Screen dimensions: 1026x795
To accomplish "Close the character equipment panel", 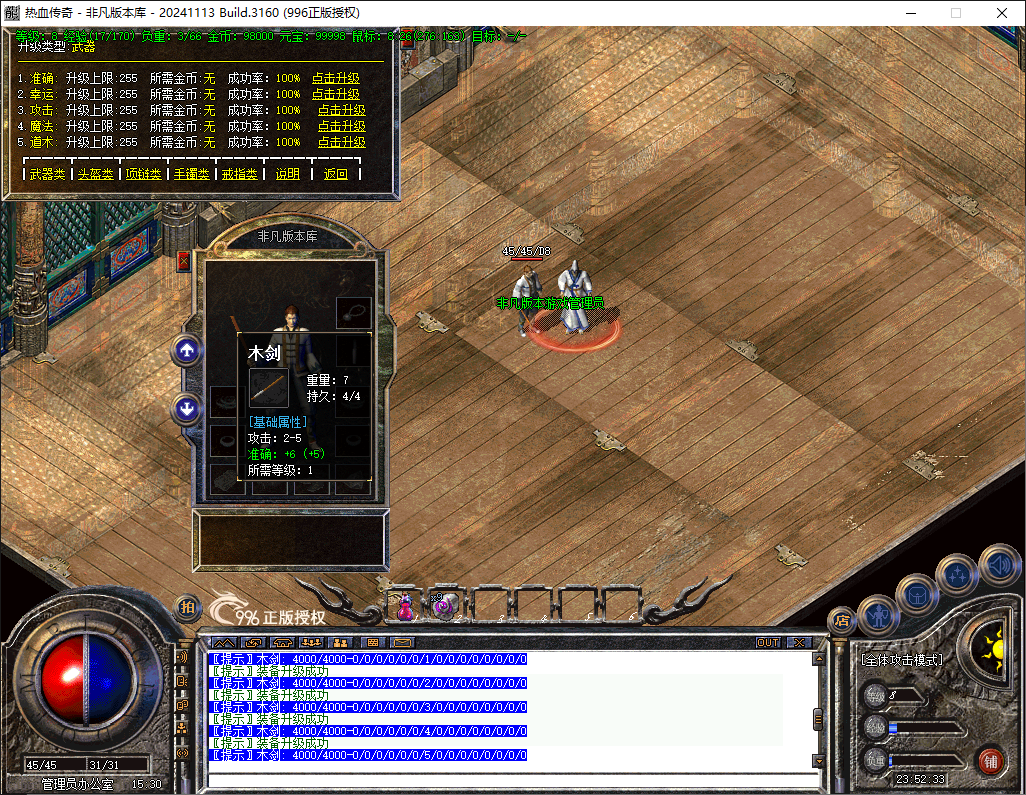I will point(183,261).
